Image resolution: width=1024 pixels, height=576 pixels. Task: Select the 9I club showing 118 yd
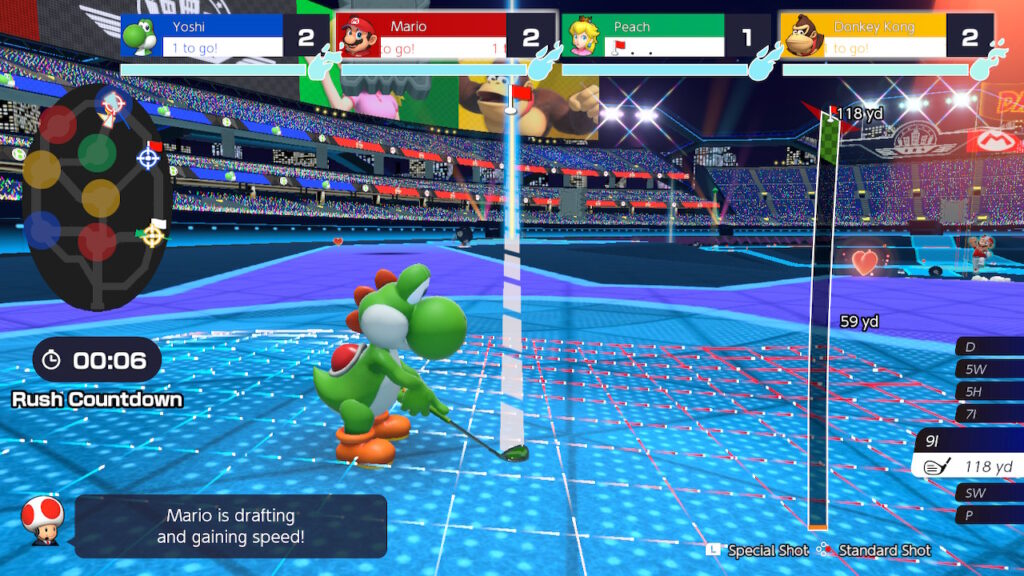968,455
